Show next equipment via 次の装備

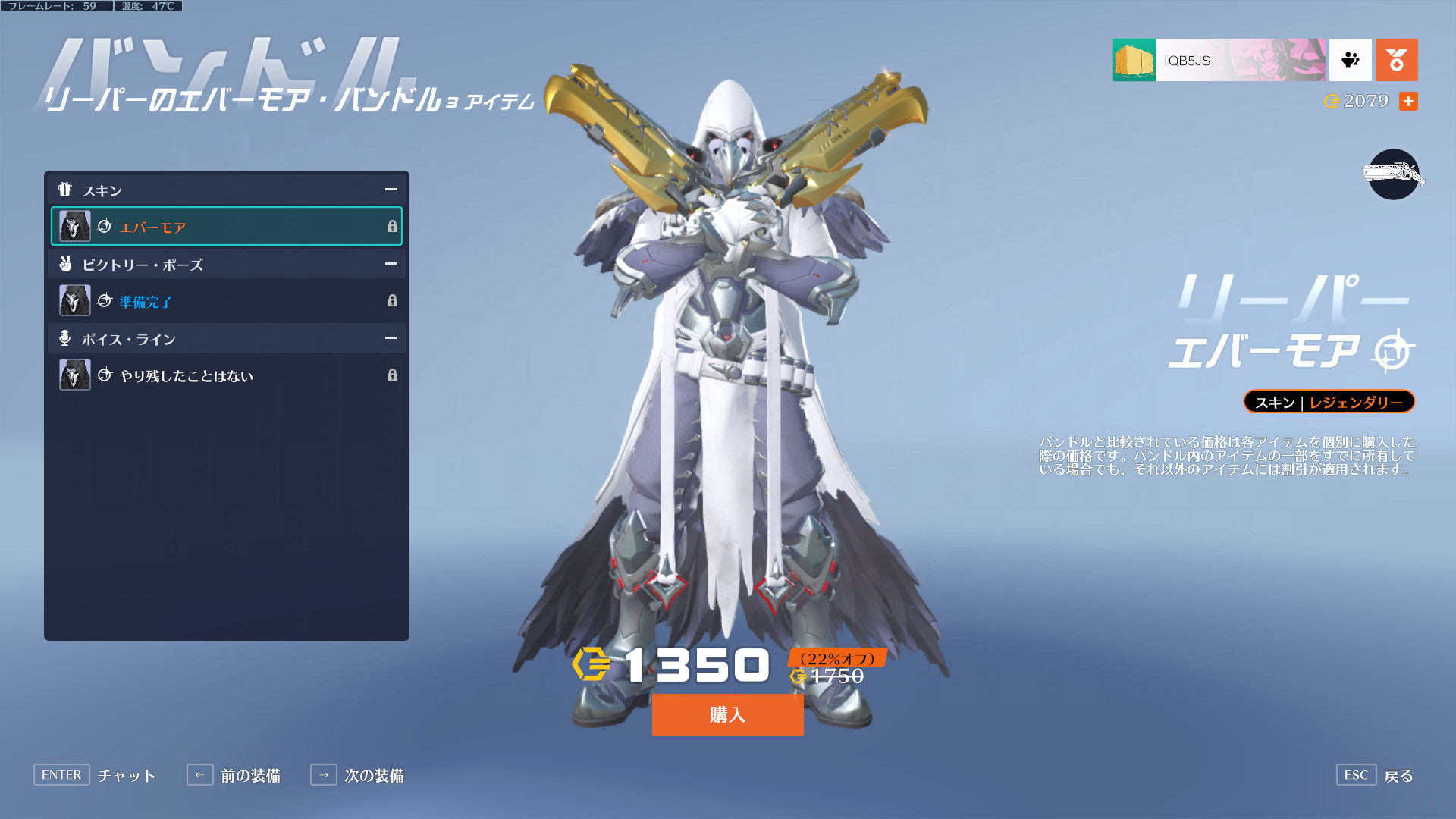[x=358, y=775]
